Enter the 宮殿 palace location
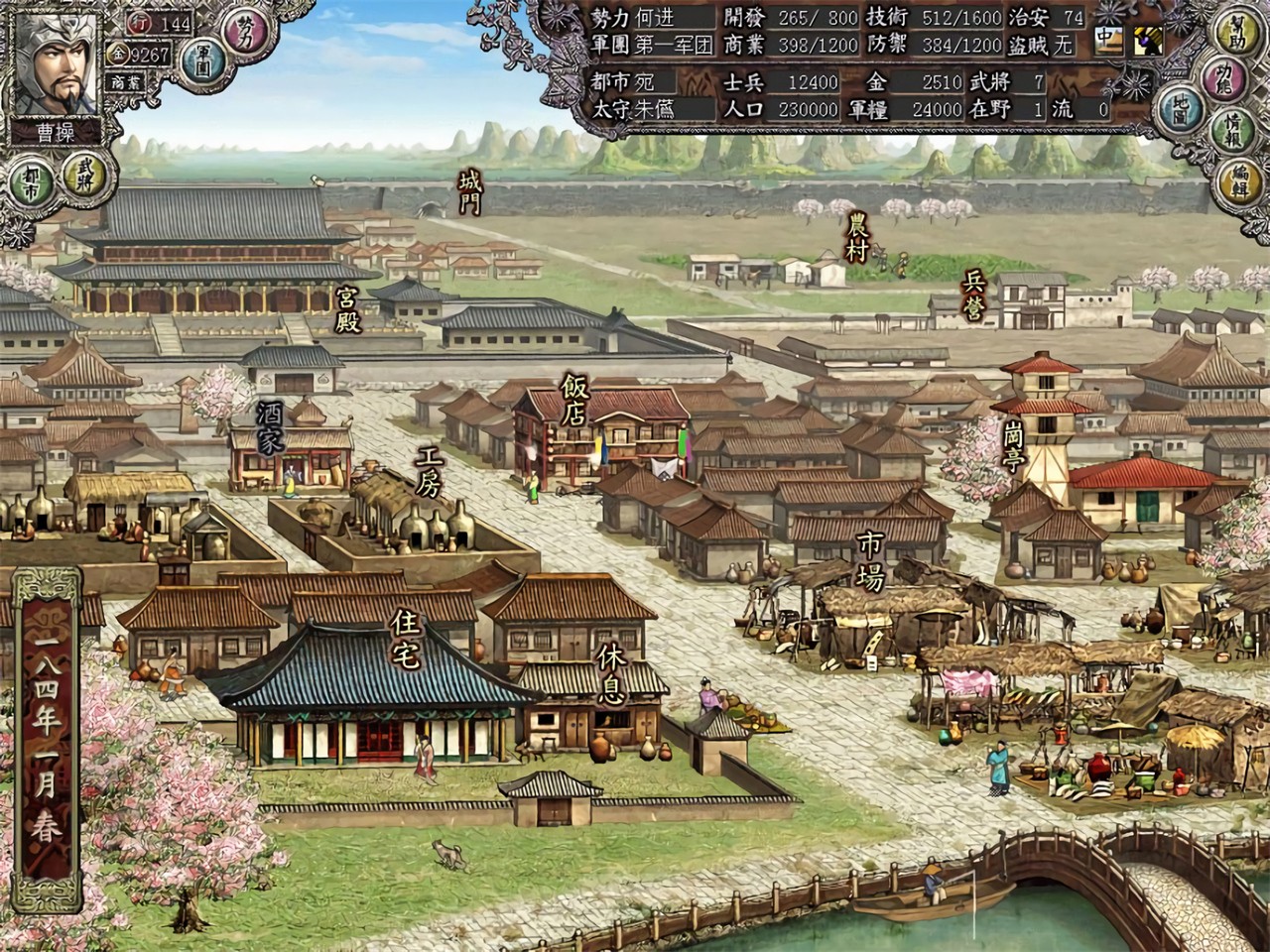Screen dimensions: 1270x952 point(347,309)
